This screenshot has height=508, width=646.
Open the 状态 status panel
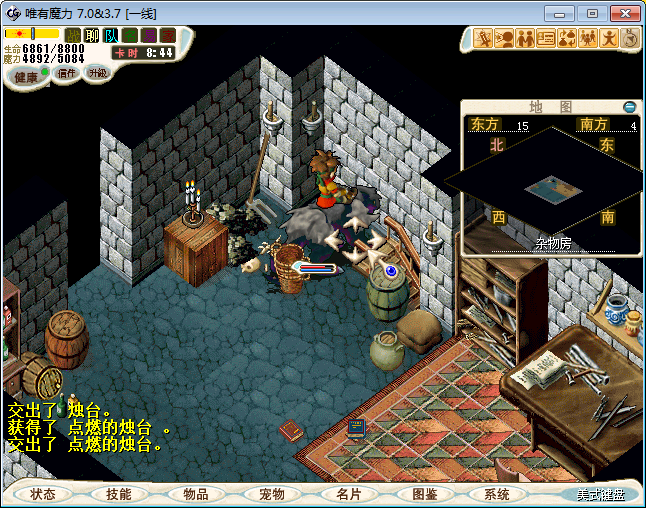(43, 494)
